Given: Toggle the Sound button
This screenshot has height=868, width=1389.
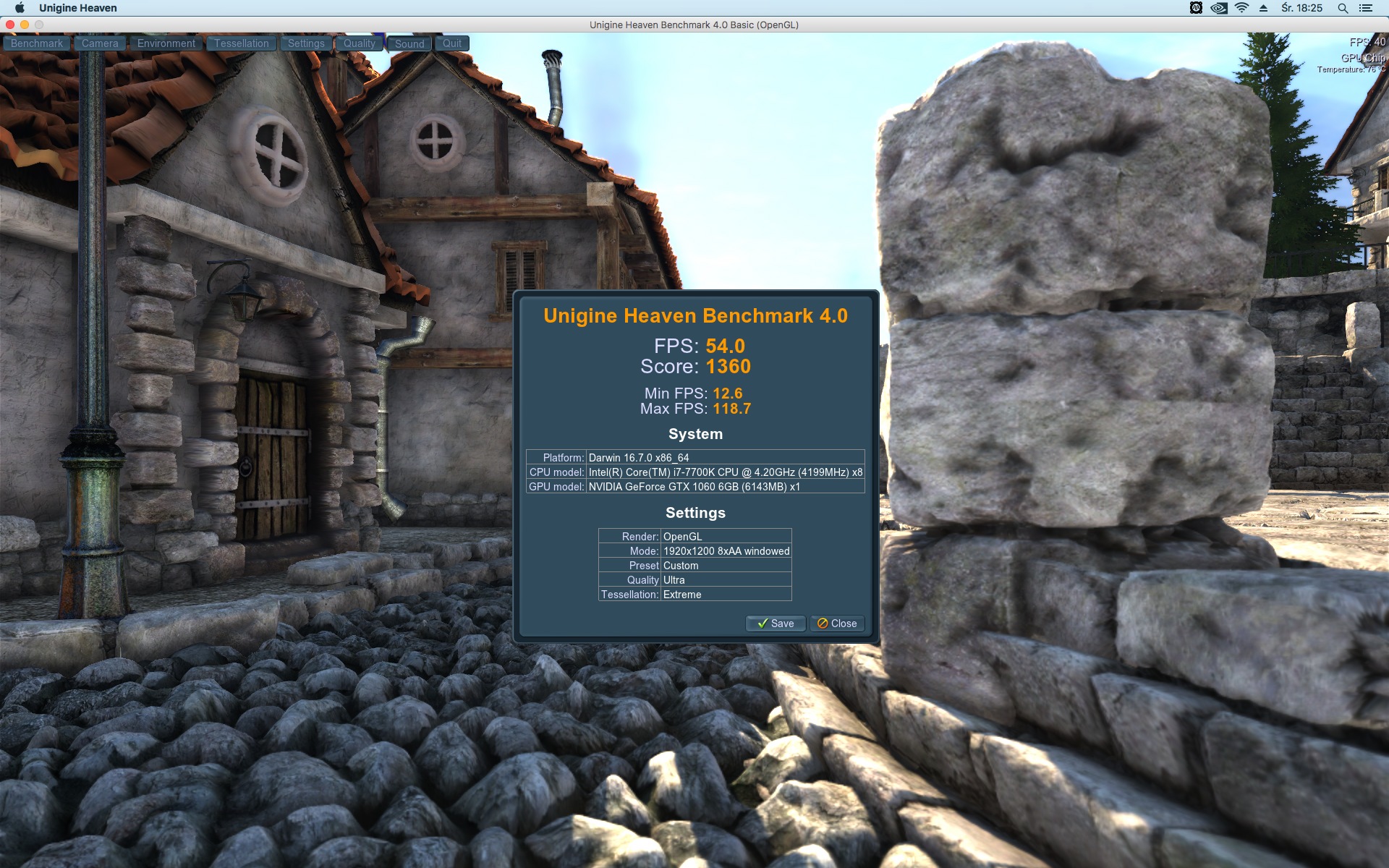Looking at the screenshot, I should [x=409, y=43].
